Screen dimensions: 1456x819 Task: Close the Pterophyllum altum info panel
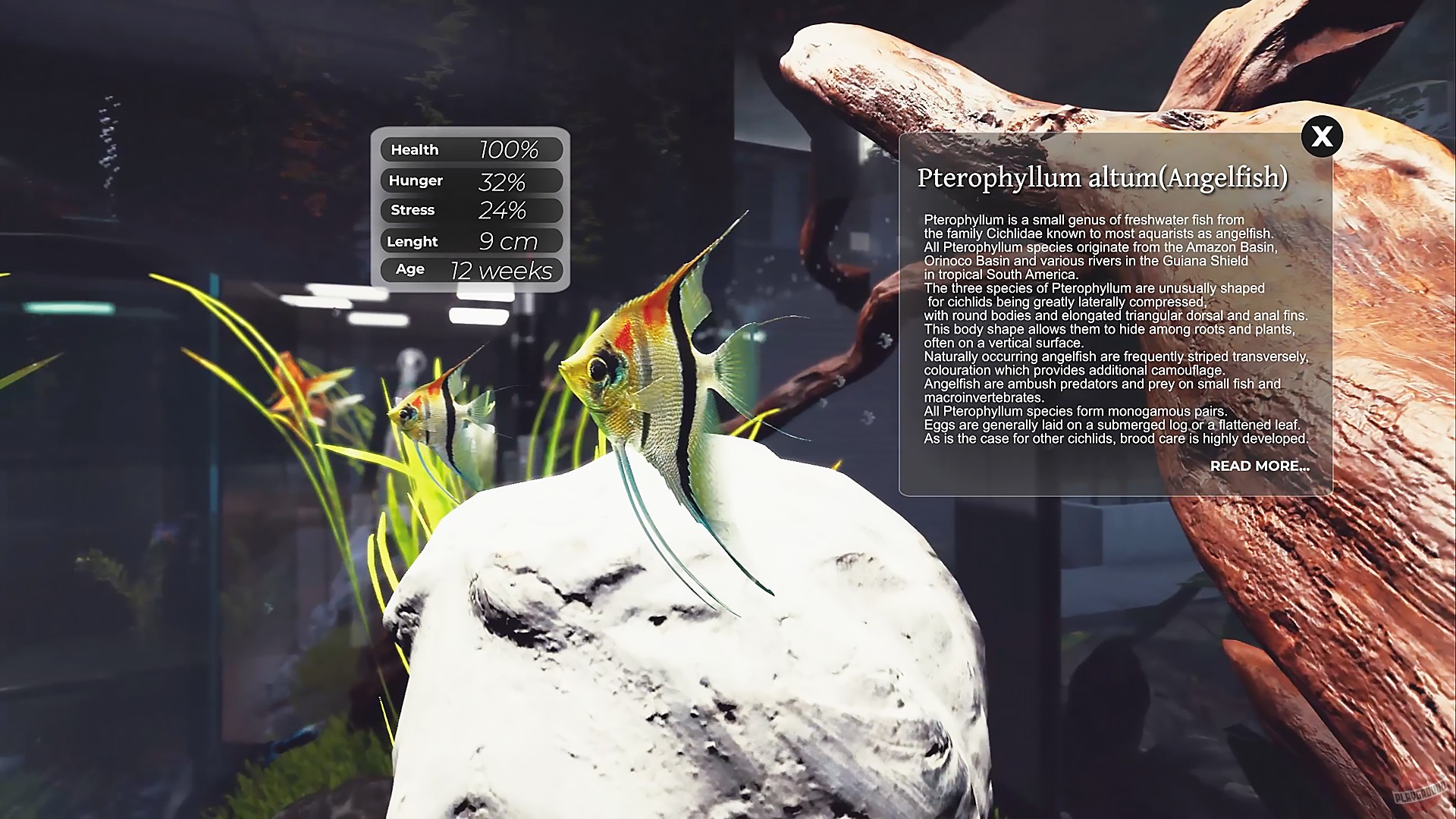pos(1322,136)
